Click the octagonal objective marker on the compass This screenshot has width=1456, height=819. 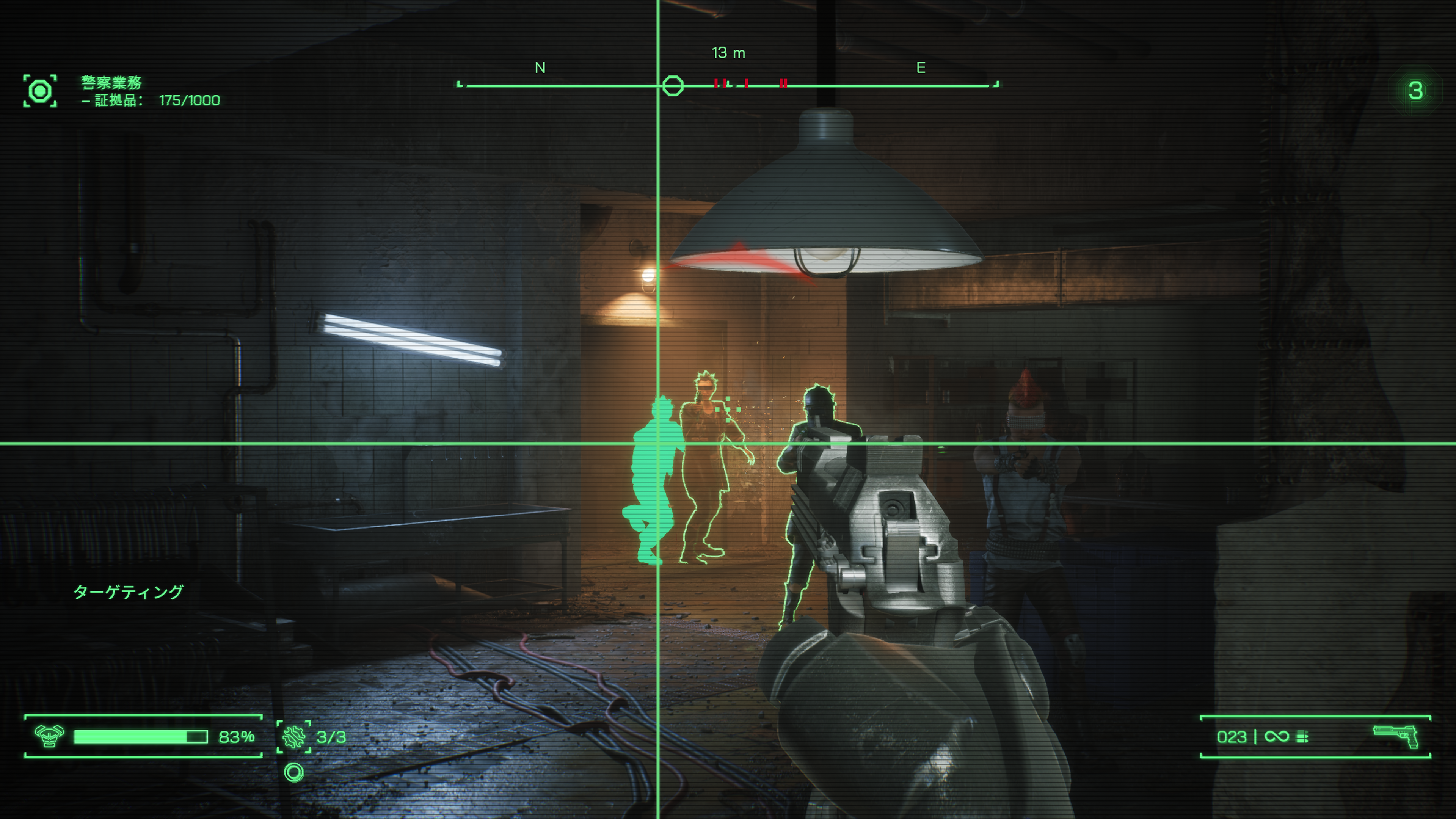click(x=673, y=86)
